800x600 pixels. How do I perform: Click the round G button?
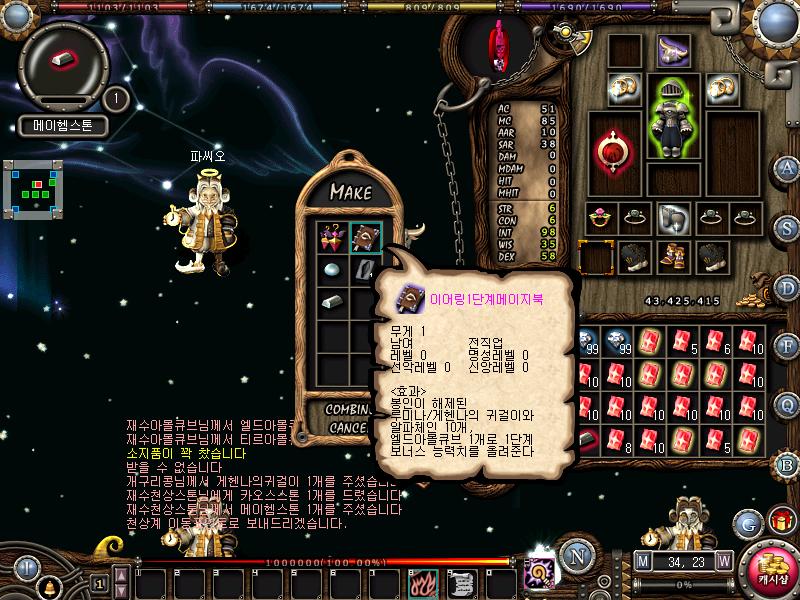point(747,523)
